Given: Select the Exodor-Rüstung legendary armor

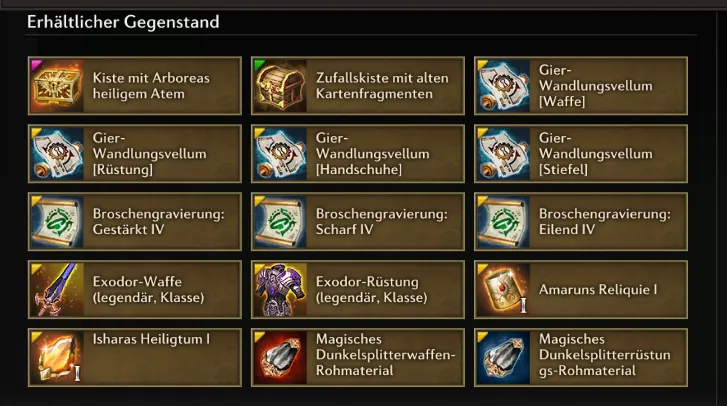Looking at the screenshot, I should (357, 290).
